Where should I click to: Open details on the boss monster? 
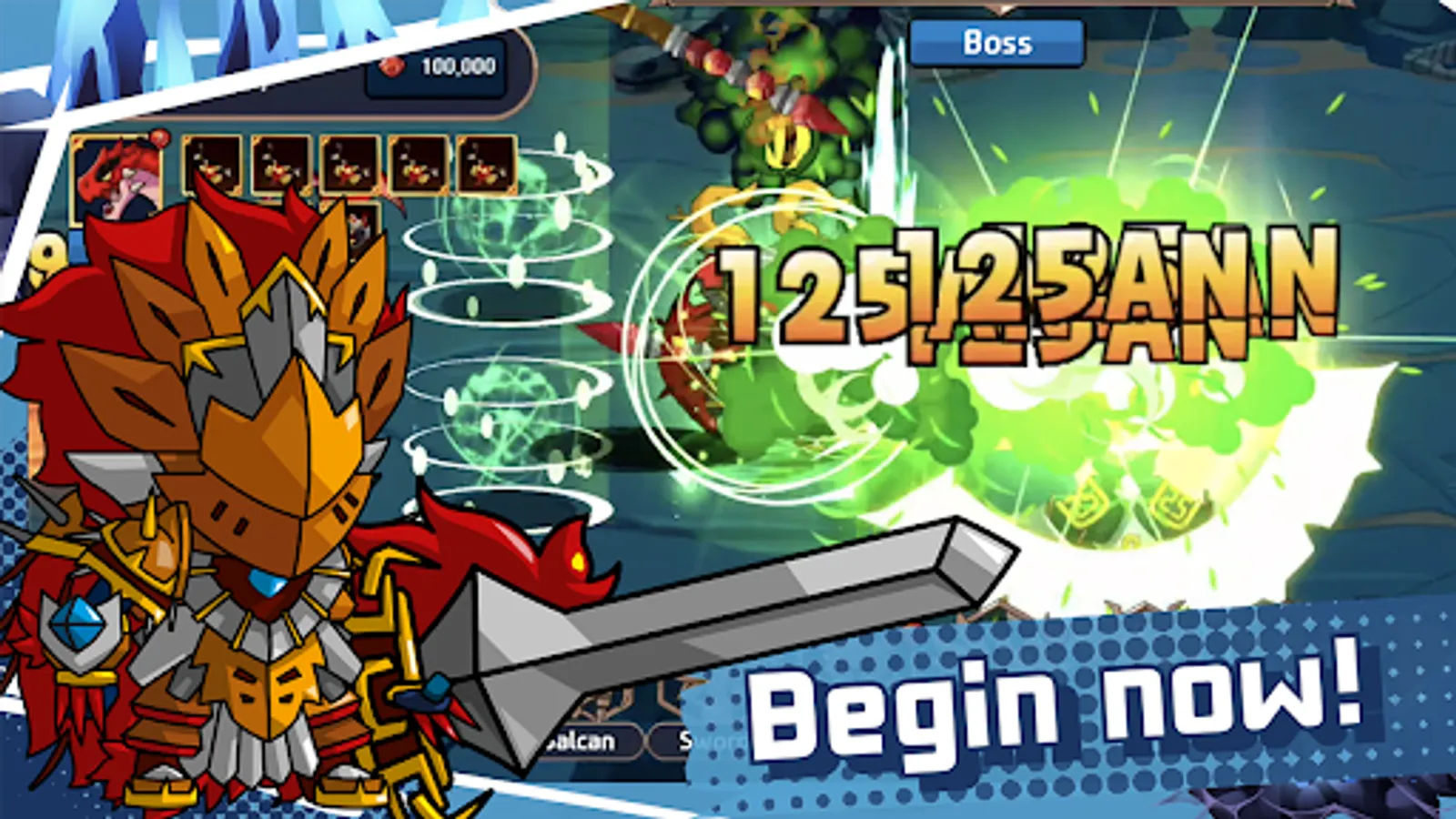[783, 136]
